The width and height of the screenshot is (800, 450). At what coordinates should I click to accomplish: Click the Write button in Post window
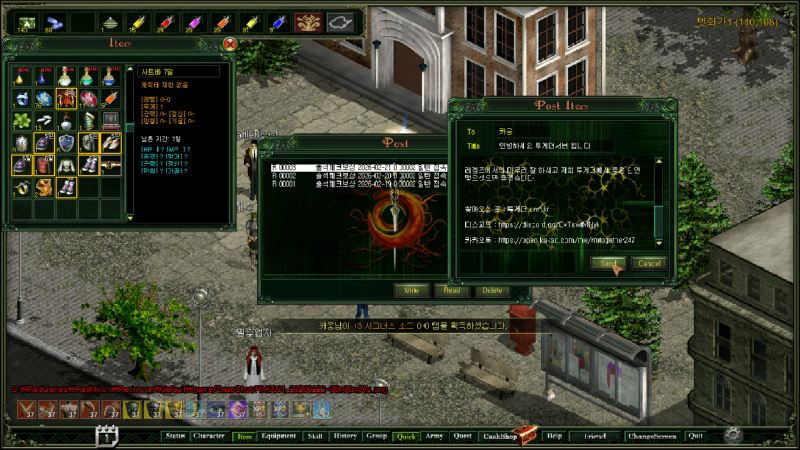410,290
